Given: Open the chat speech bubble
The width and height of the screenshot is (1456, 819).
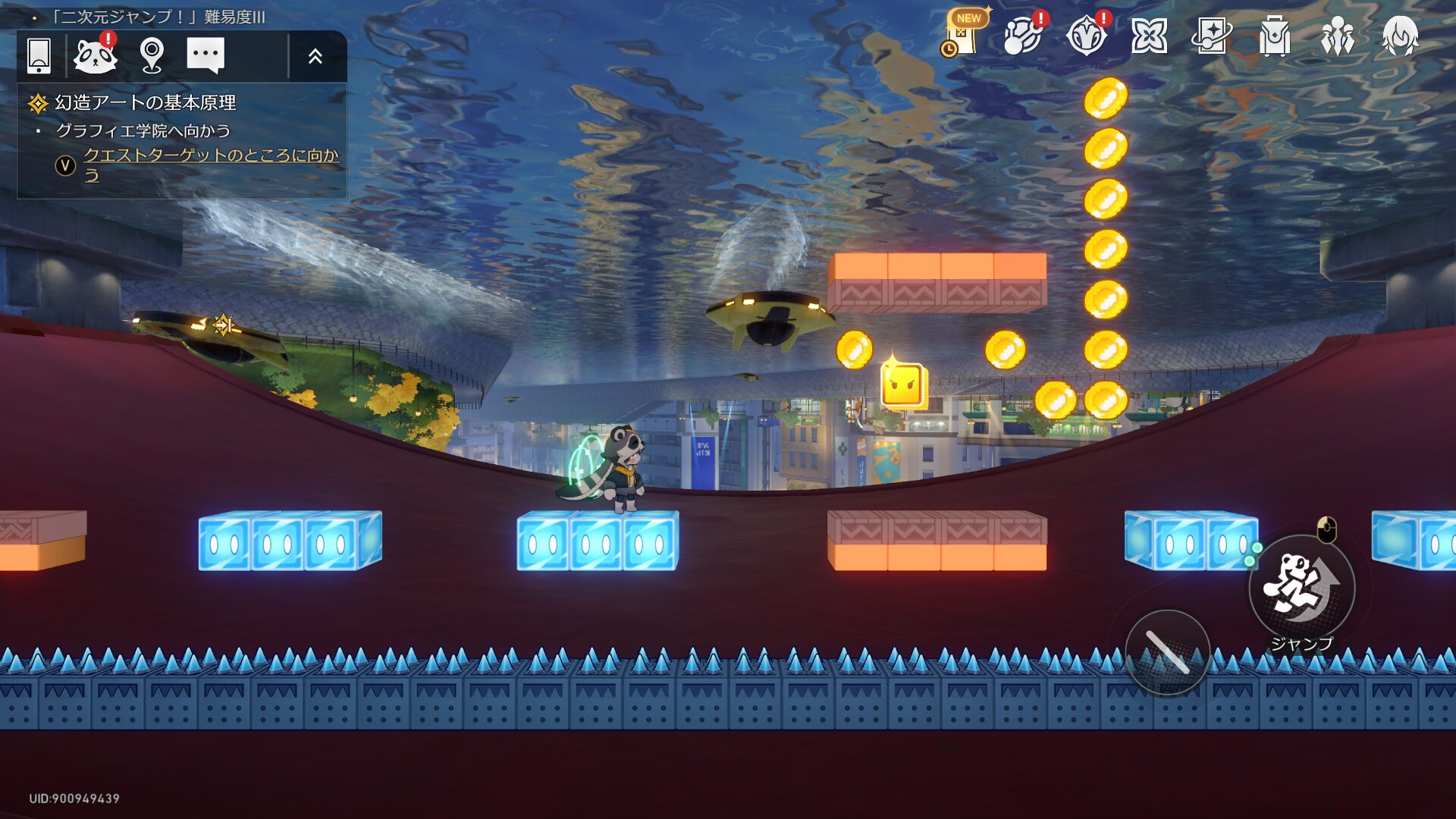Looking at the screenshot, I should pos(206,55).
